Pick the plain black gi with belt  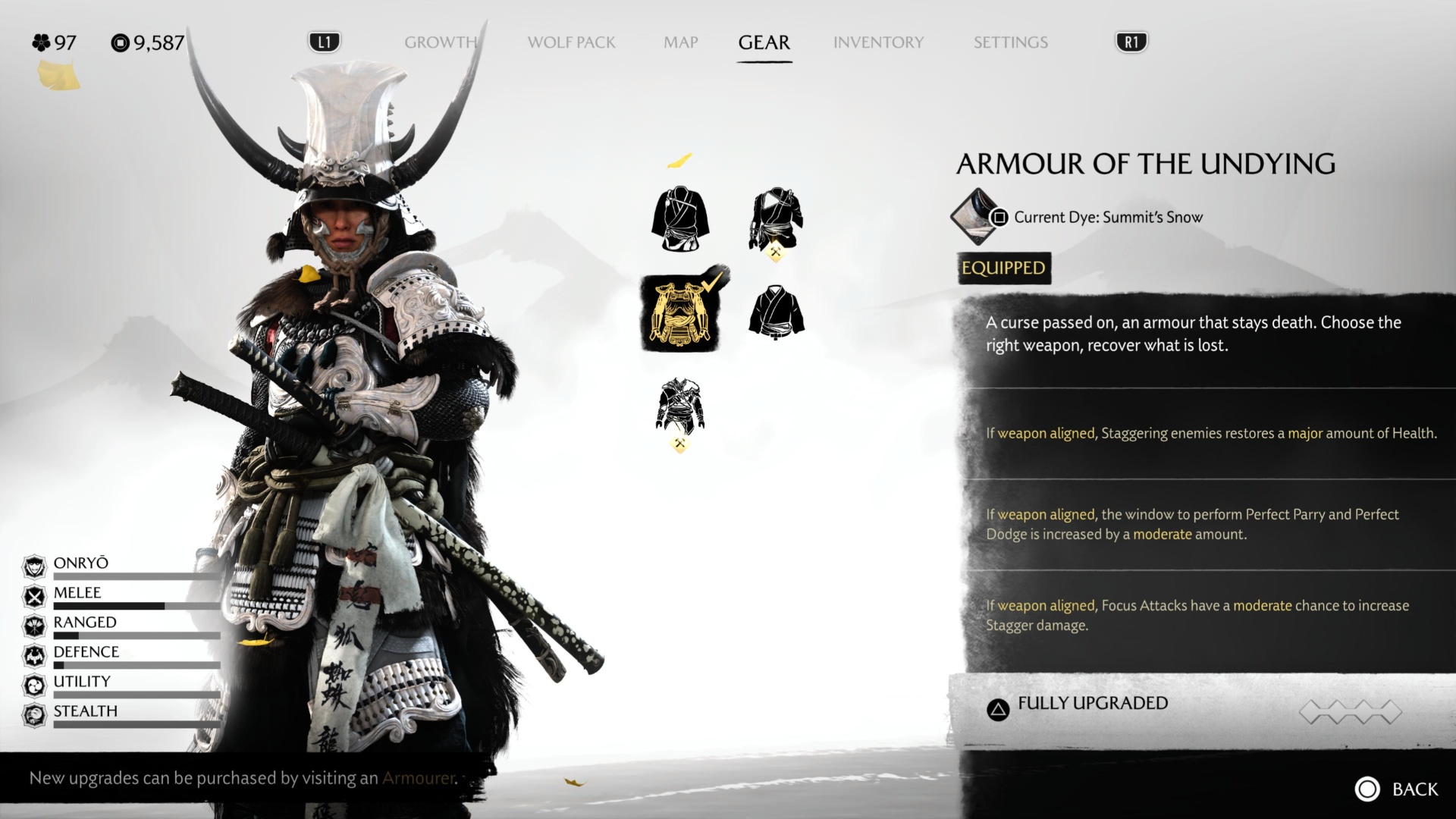coord(776,312)
